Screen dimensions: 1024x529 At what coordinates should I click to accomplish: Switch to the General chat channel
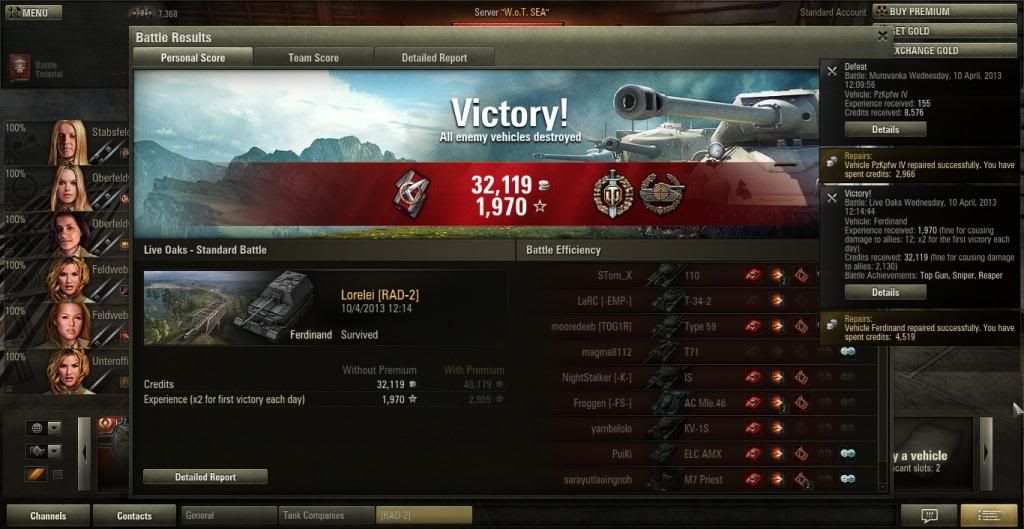[x=228, y=516]
